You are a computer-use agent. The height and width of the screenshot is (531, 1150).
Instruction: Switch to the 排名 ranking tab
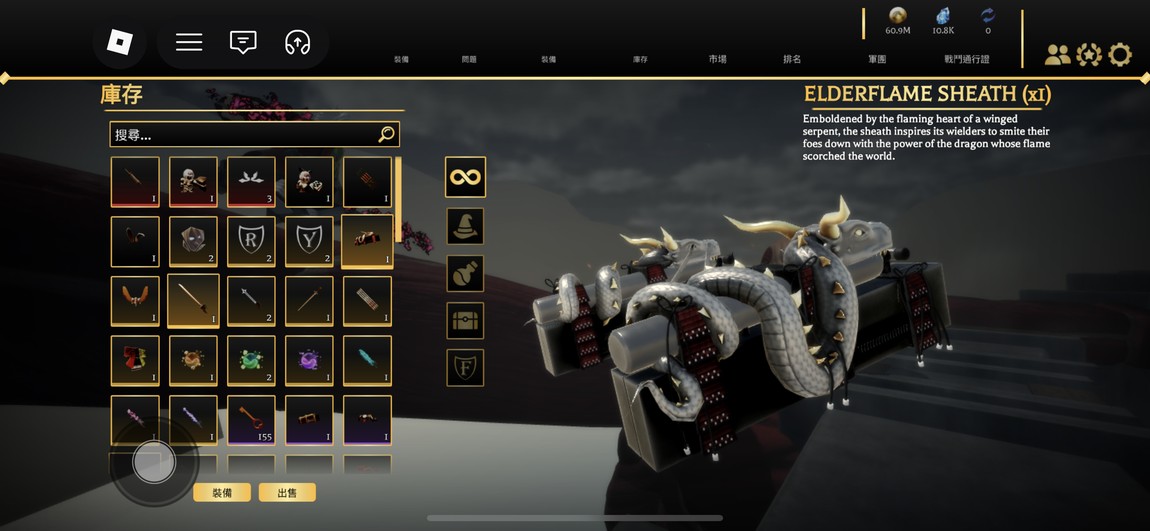[x=792, y=60]
